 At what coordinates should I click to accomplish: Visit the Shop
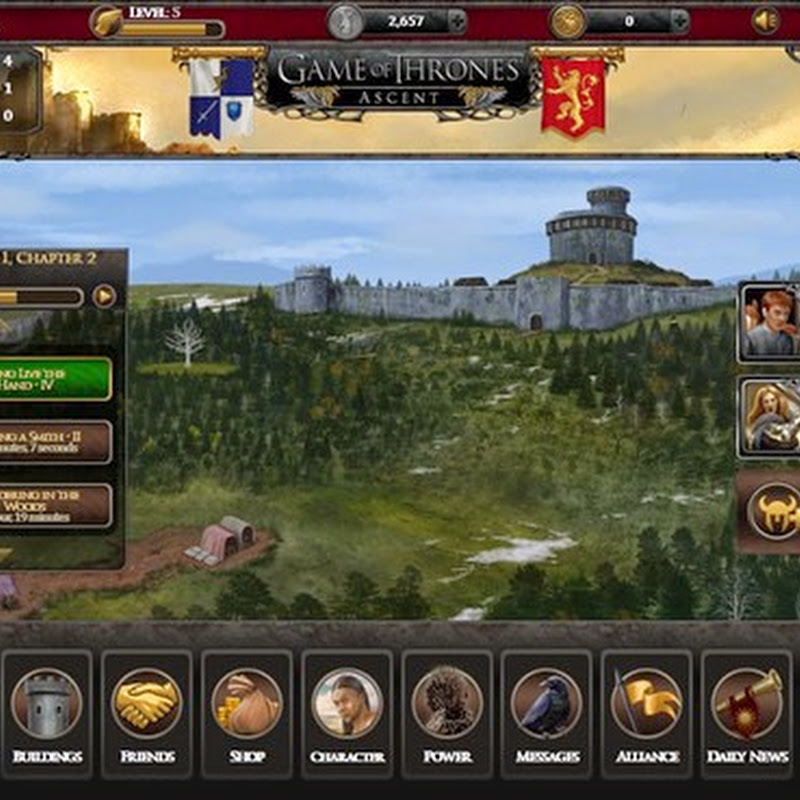[247, 712]
